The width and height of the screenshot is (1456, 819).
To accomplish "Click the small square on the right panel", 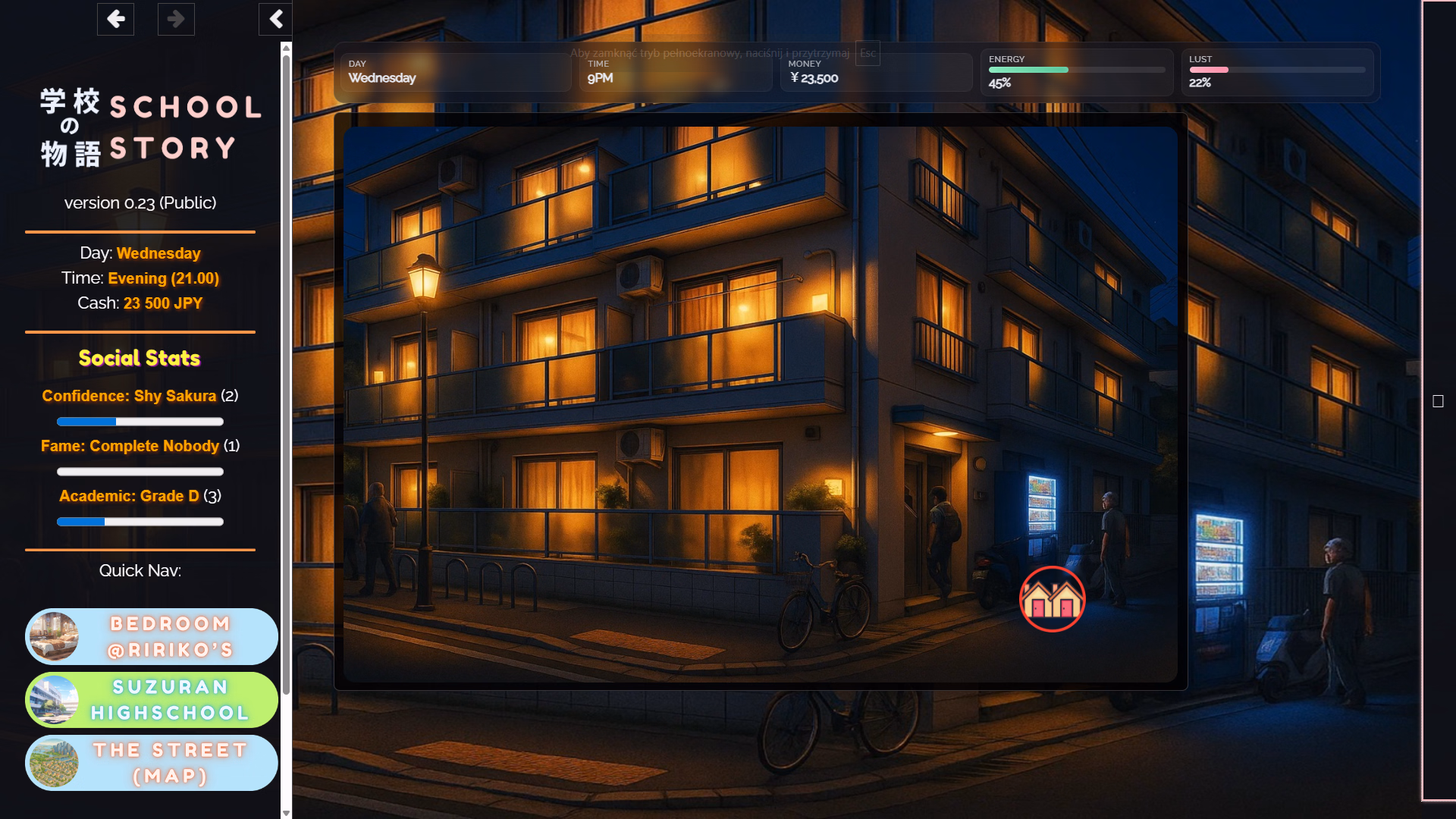I will click(1438, 401).
